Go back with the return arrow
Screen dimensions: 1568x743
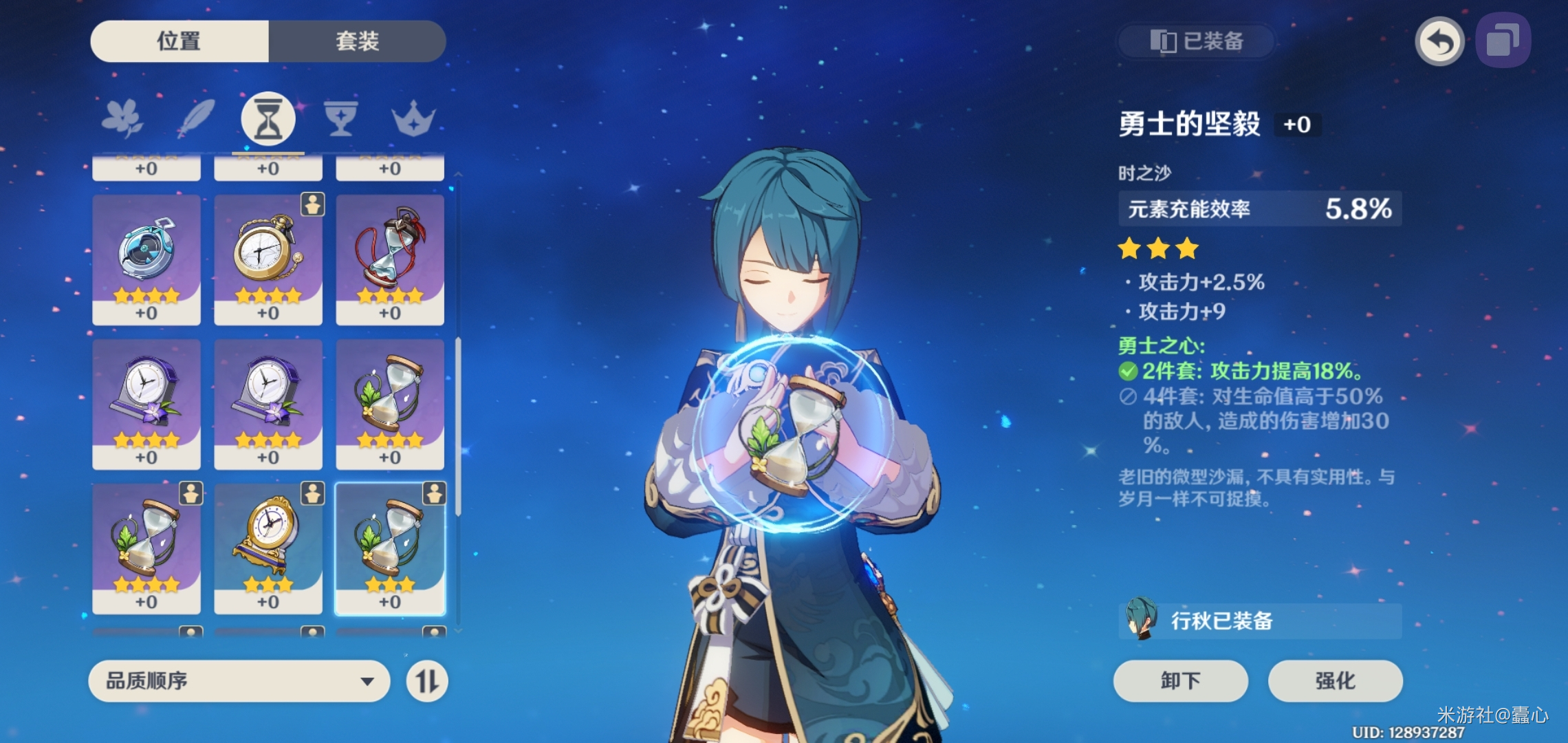(x=1439, y=41)
